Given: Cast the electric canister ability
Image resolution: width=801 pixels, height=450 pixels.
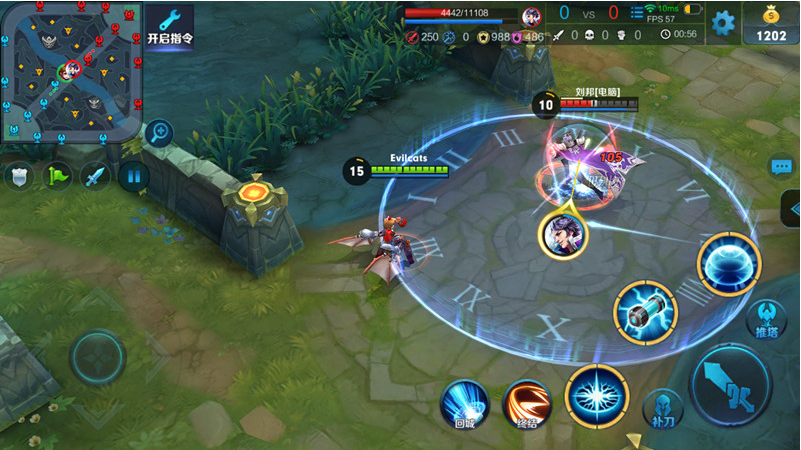Looking at the screenshot, I should [x=645, y=311].
